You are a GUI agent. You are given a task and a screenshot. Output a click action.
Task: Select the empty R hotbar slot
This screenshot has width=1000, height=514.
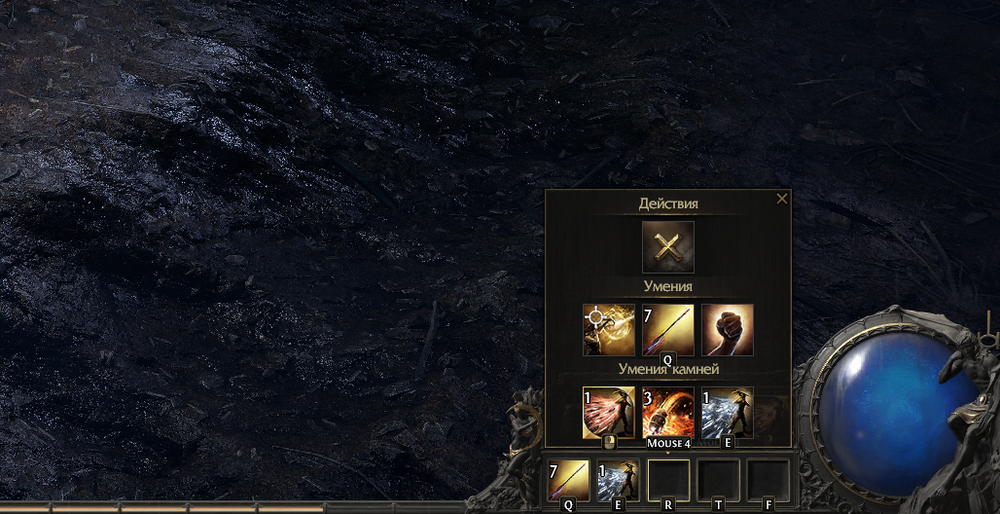[669, 480]
